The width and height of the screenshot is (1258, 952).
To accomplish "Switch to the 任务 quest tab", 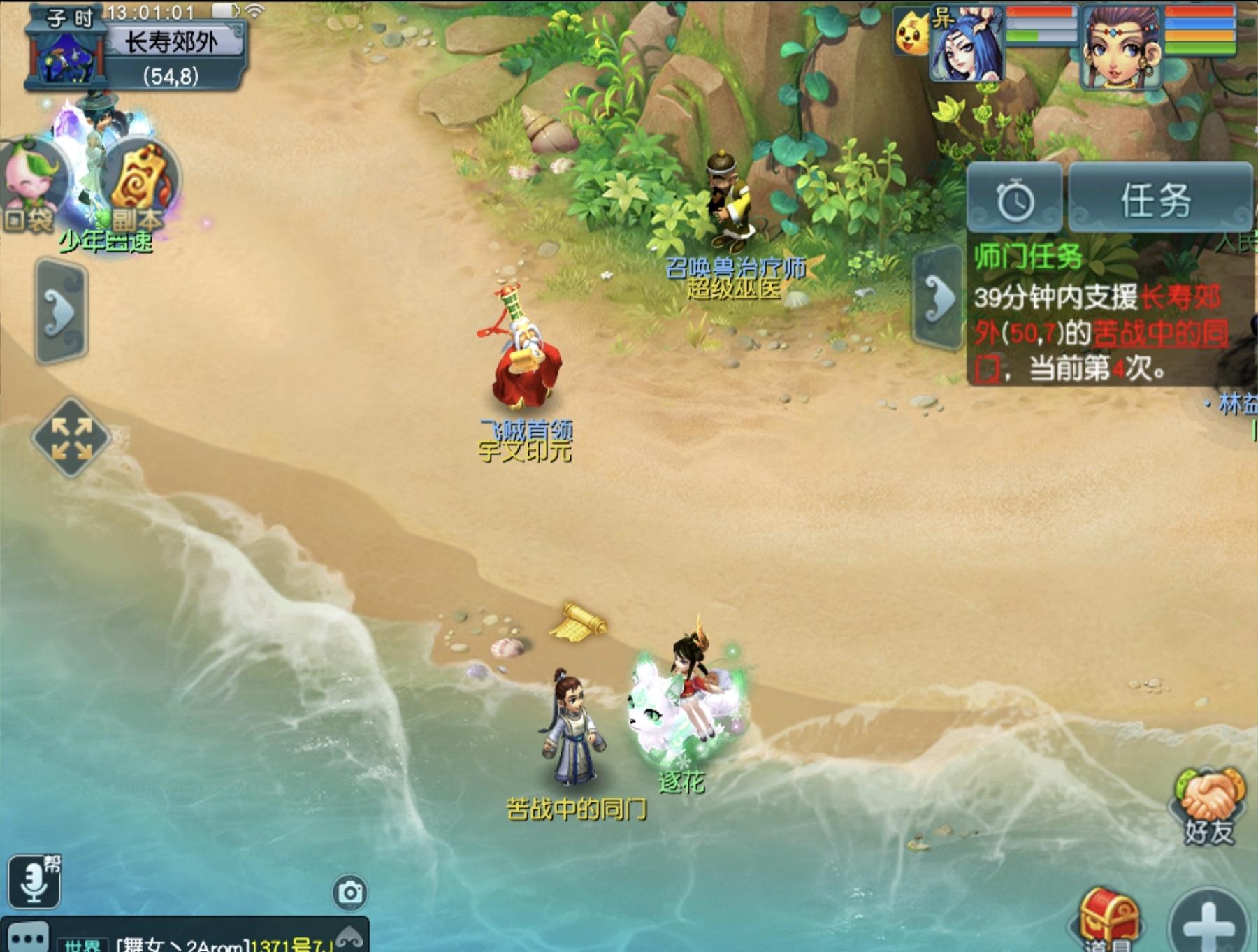I will point(1157,201).
